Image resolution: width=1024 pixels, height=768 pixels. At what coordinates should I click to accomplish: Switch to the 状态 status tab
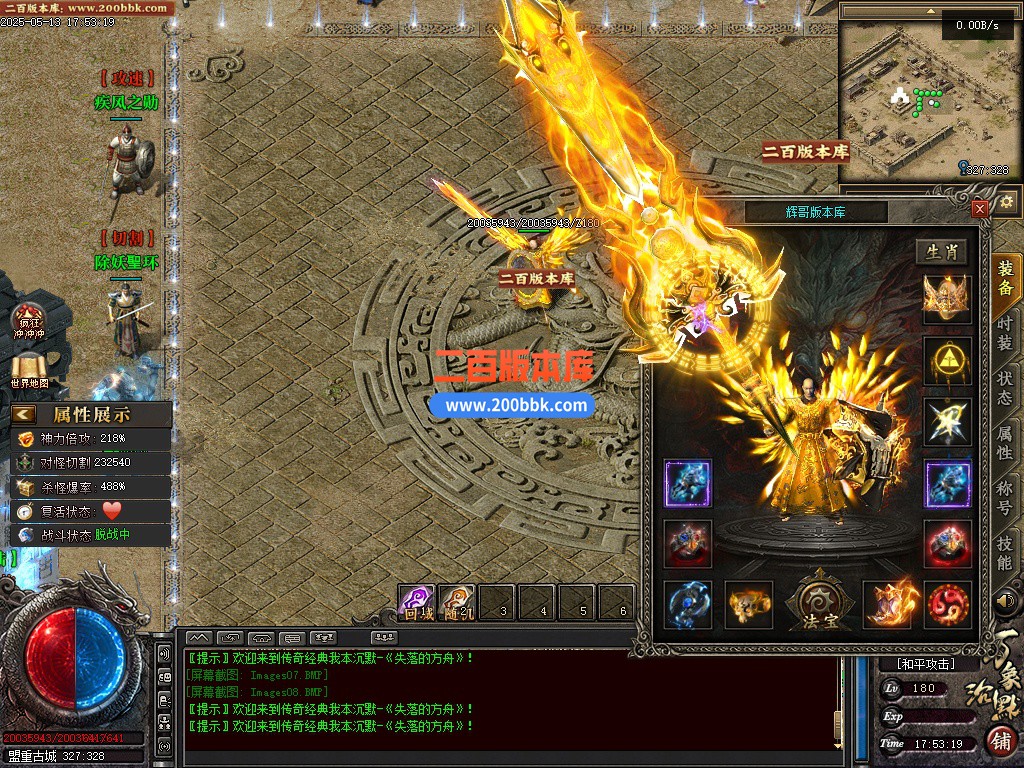click(1005, 387)
